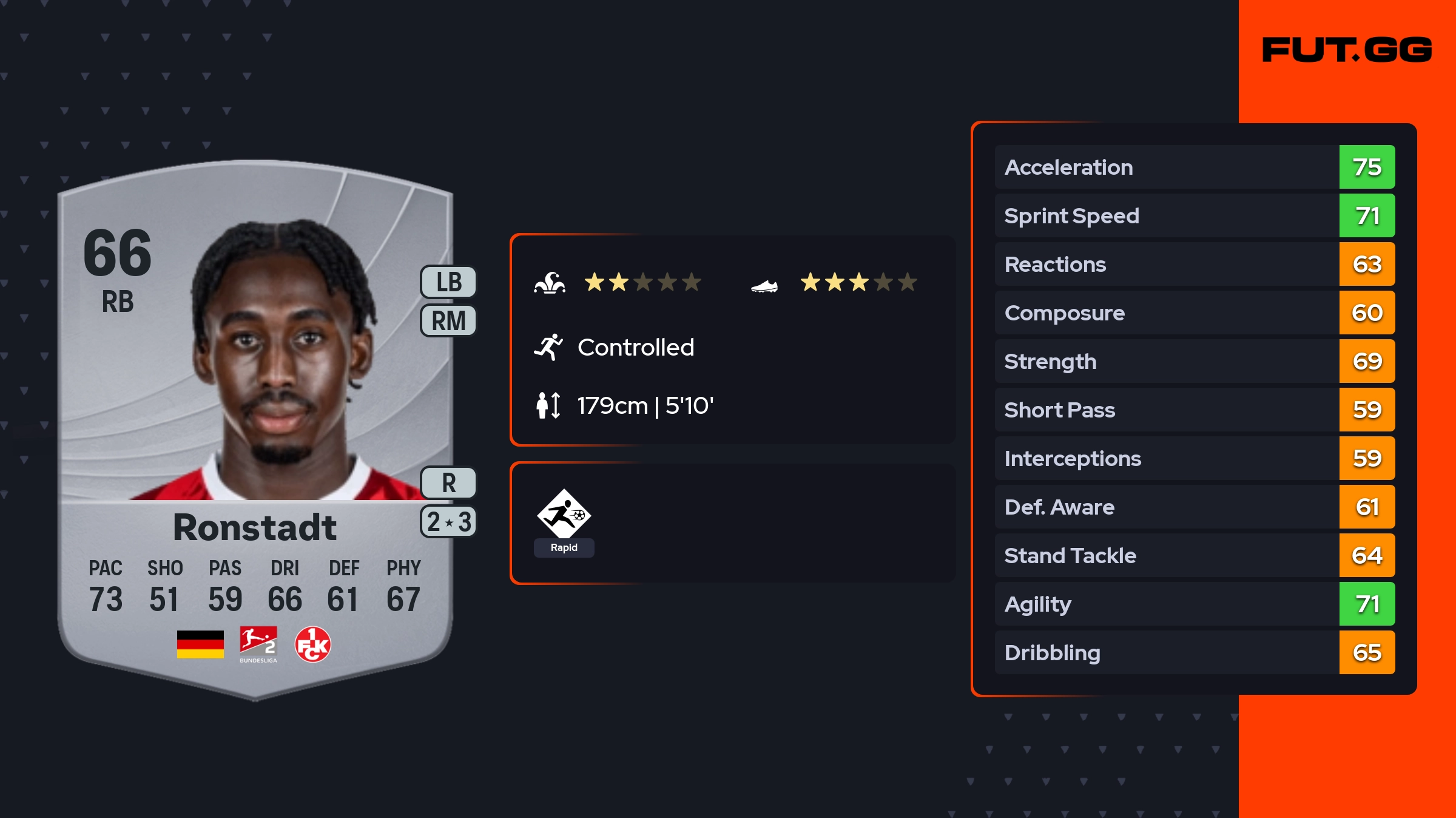Screen dimensions: 1456x818
Task: Select the Sprint Speed stat row
Action: coord(1195,215)
